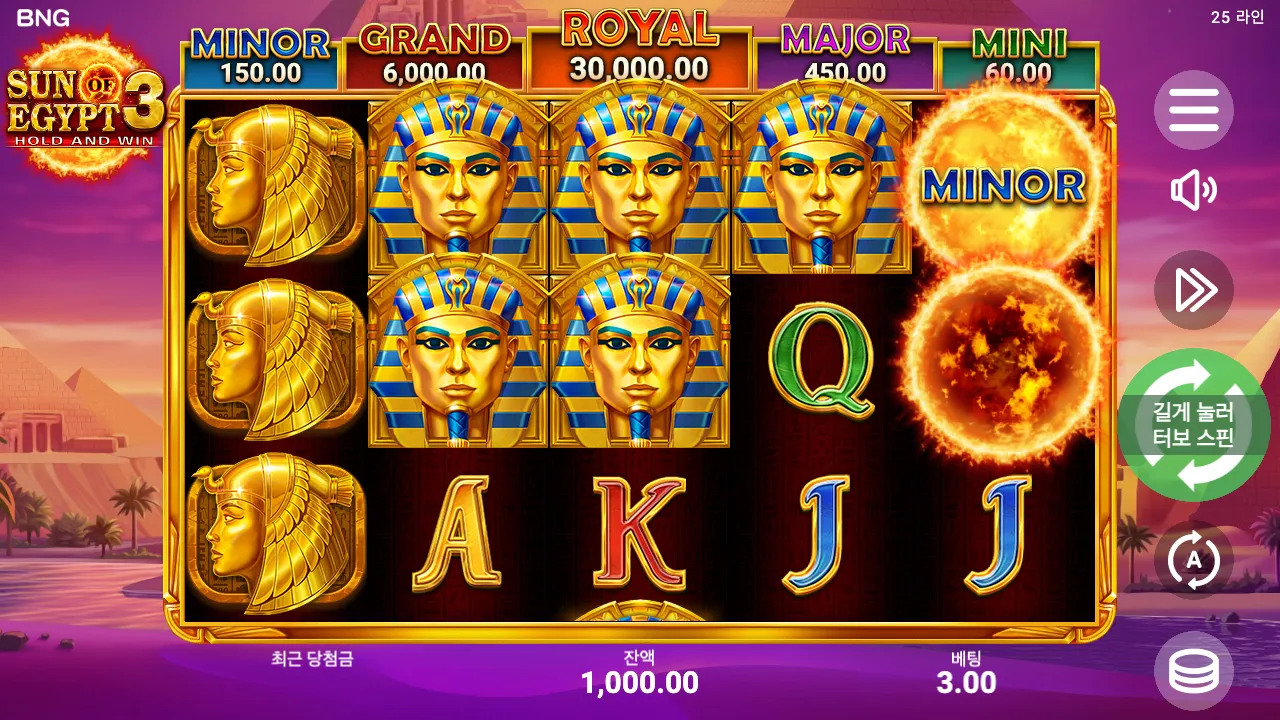Open the hamburger game menu
The image size is (1280, 720).
point(1194,111)
